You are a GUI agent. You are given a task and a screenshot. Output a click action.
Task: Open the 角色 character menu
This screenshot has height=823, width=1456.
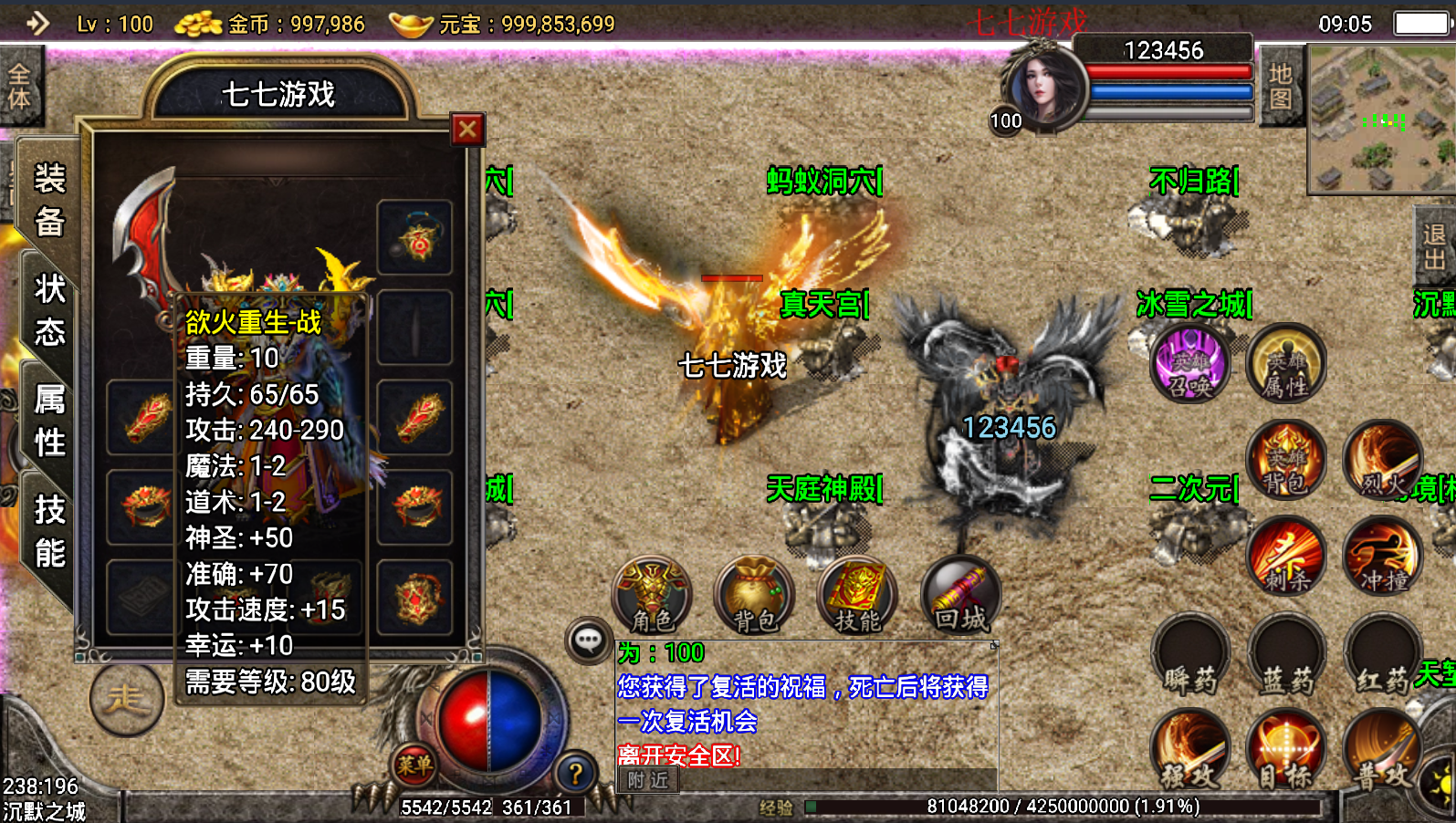tap(652, 595)
